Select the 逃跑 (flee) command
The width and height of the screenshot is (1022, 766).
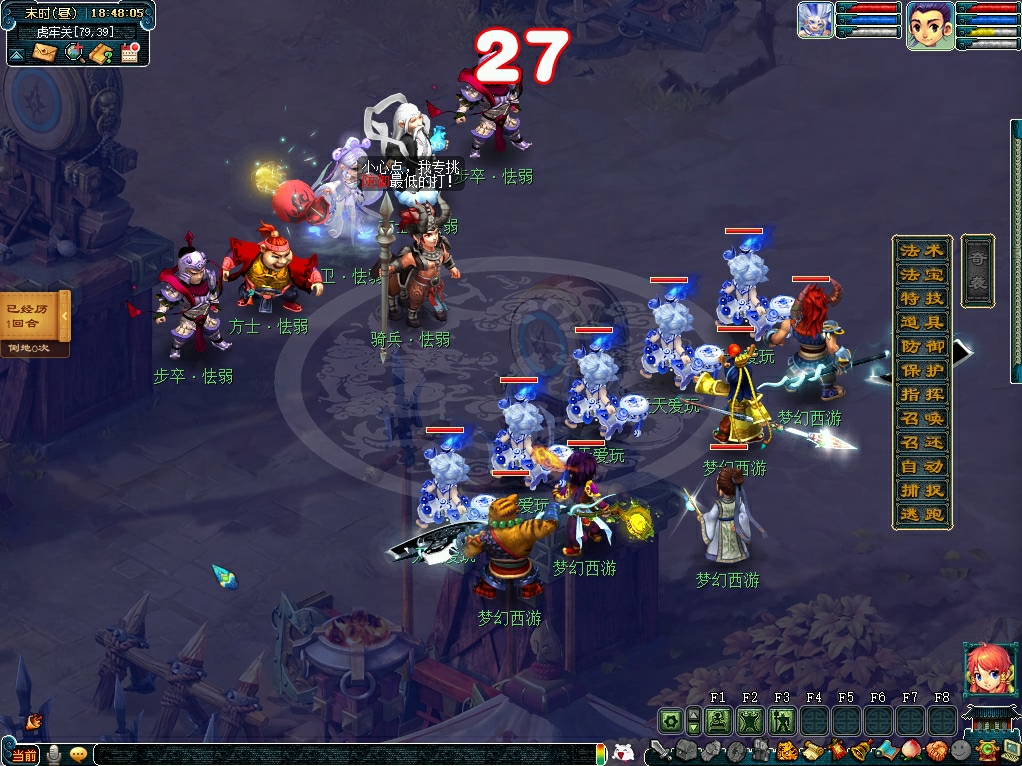click(922, 514)
